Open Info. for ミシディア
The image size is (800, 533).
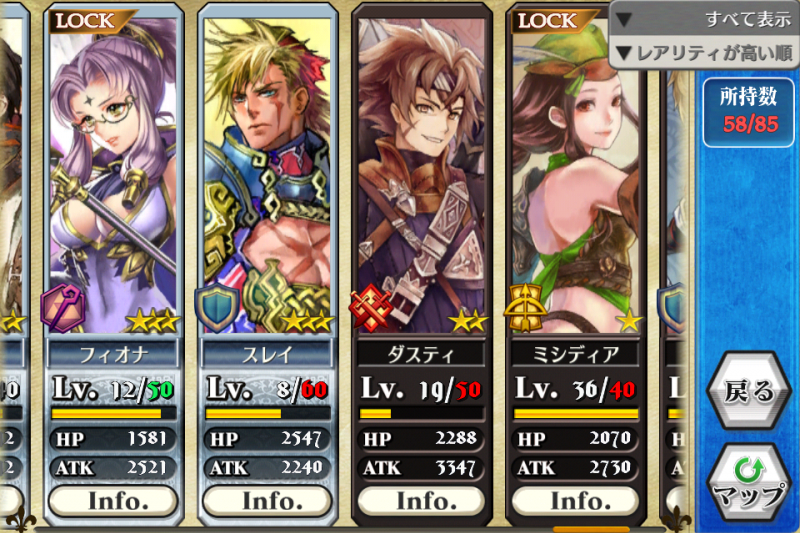coord(575,498)
